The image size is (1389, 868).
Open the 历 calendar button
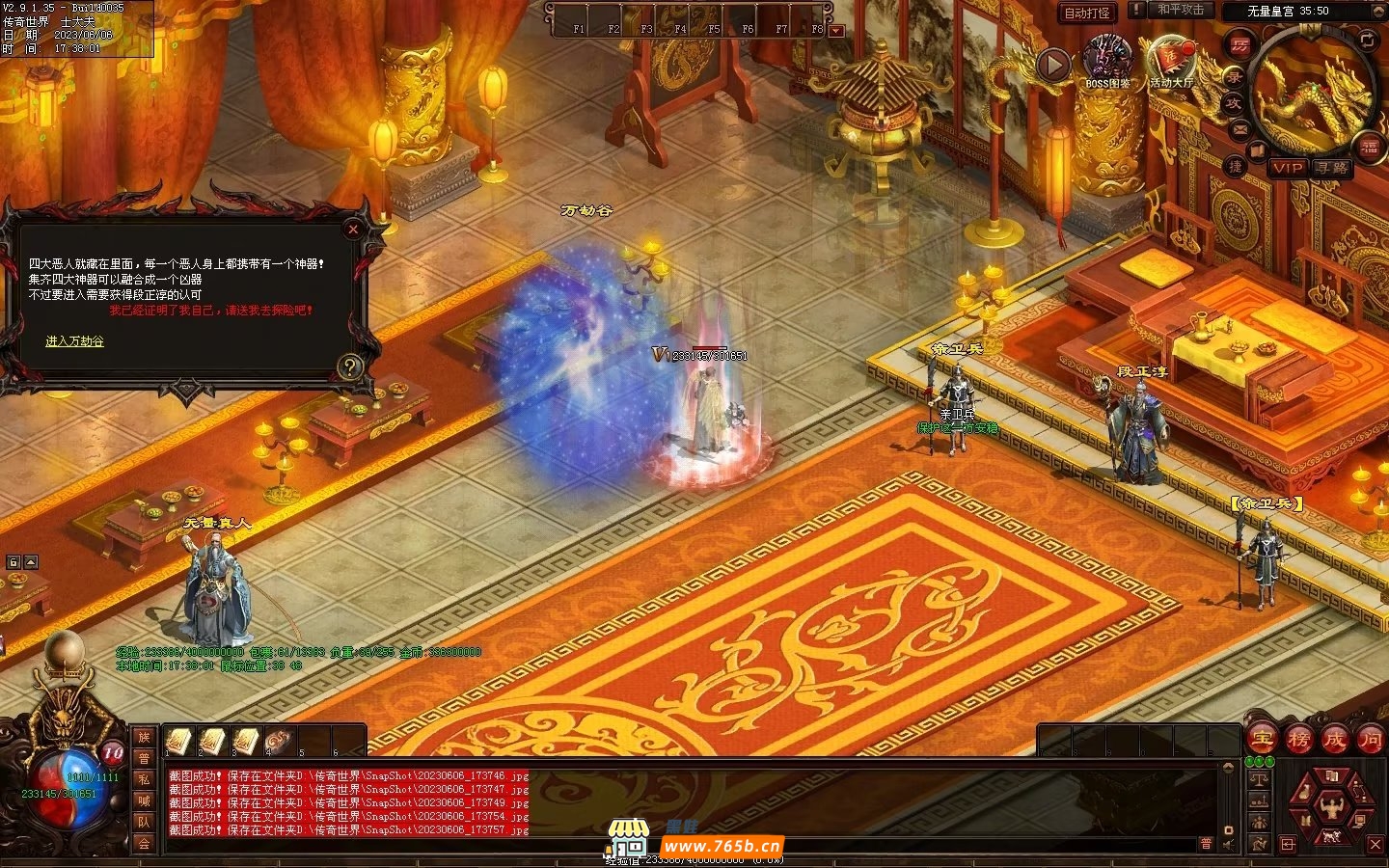(x=1239, y=45)
